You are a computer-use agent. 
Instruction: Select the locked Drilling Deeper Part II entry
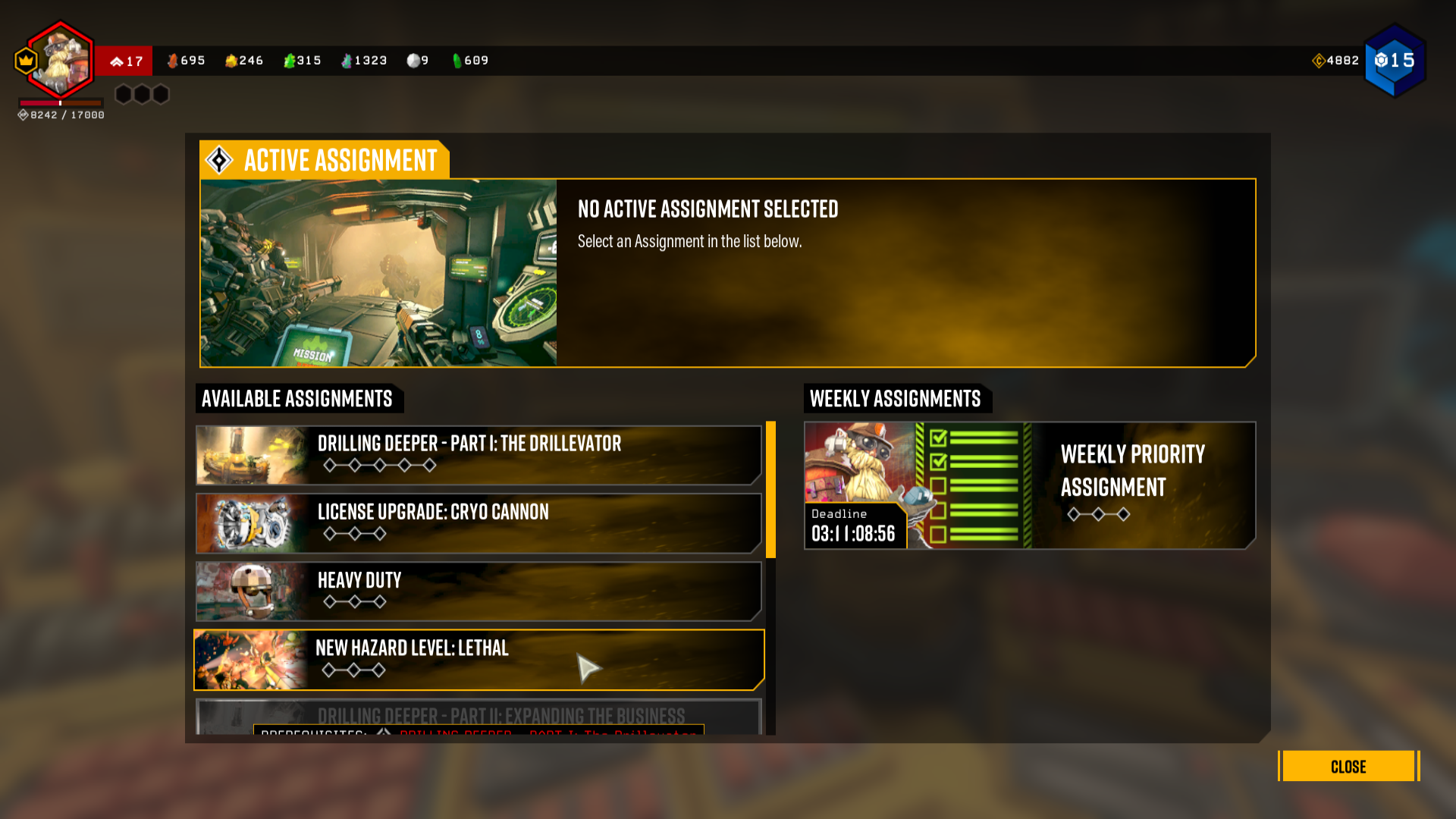pos(479,716)
